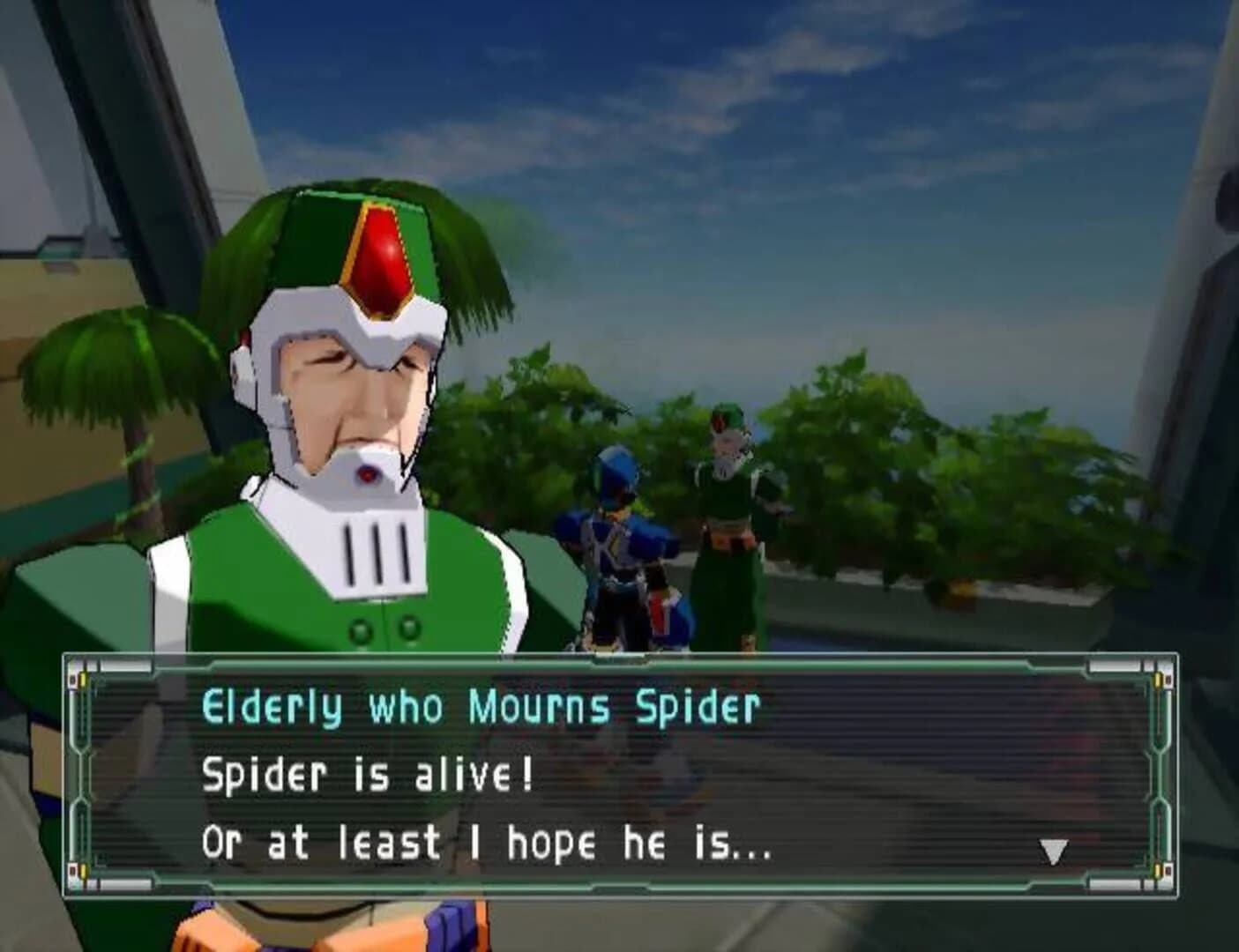Click the elder's green vest buttons

tap(384, 631)
